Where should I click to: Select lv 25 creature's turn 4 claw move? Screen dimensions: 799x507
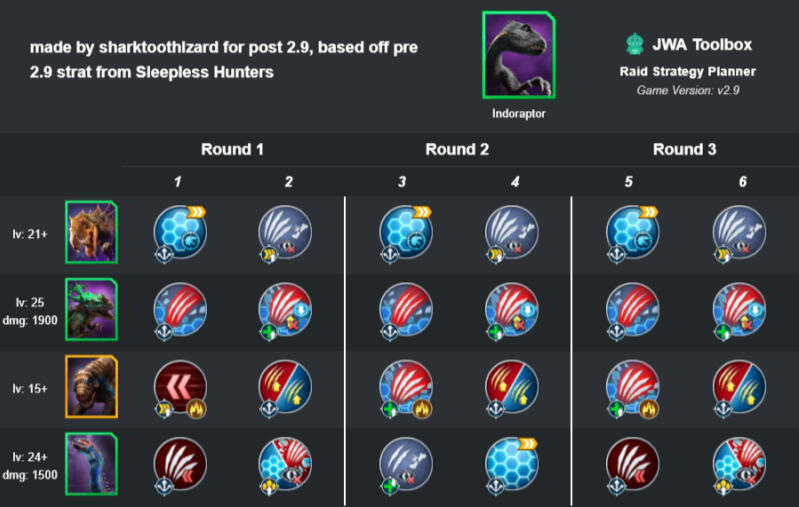[x=511, y=309]
